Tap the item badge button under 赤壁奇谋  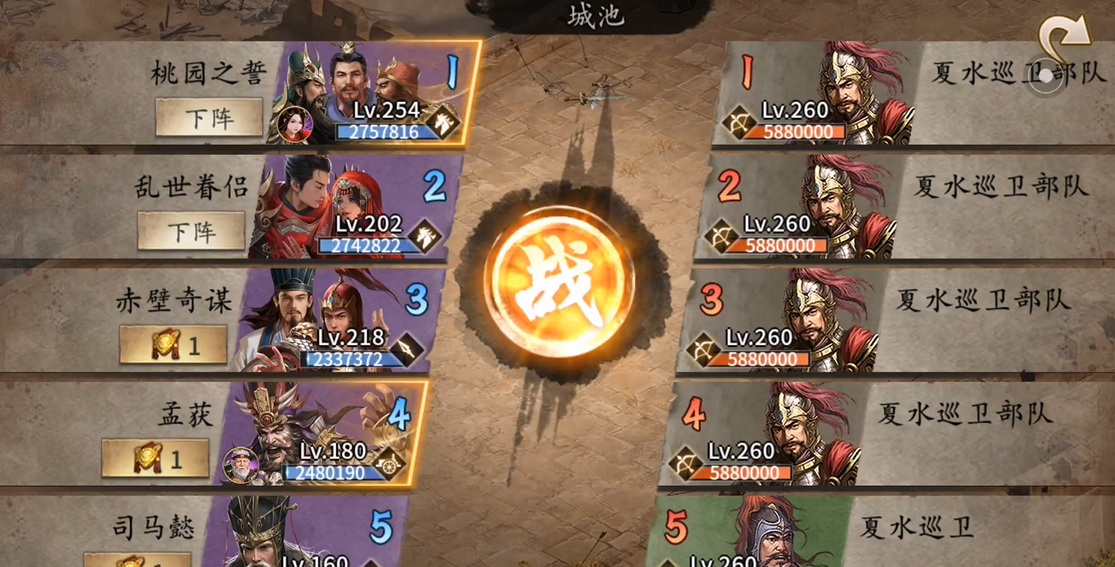point(173,346)
